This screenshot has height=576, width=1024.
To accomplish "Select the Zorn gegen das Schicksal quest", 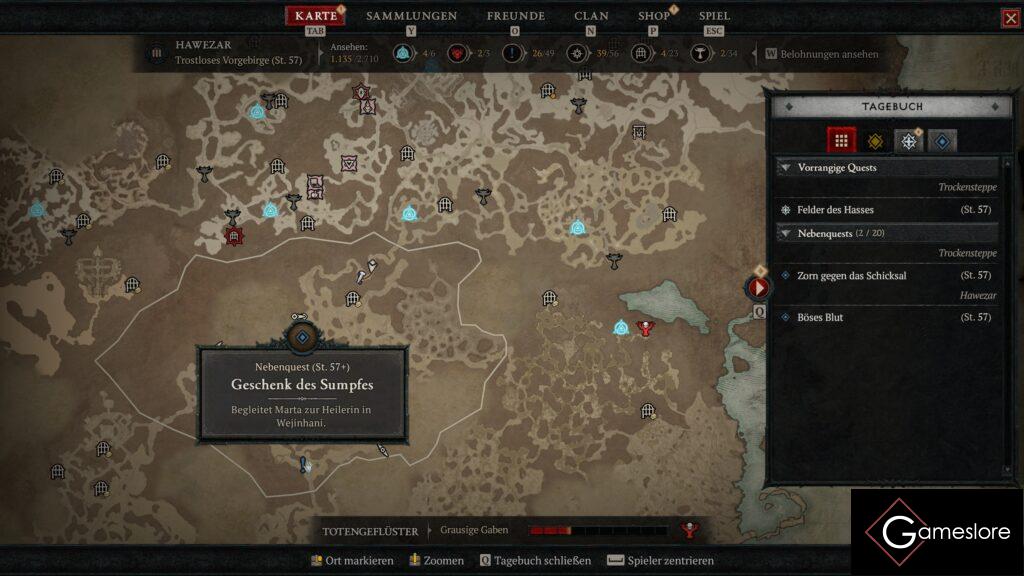I will 851,275.
